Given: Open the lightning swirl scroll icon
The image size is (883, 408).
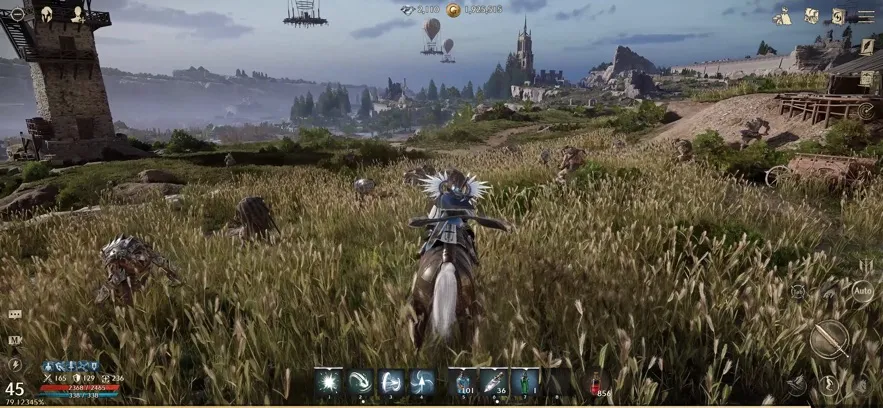Looking at the screenshot, I should tap(838, 16).
